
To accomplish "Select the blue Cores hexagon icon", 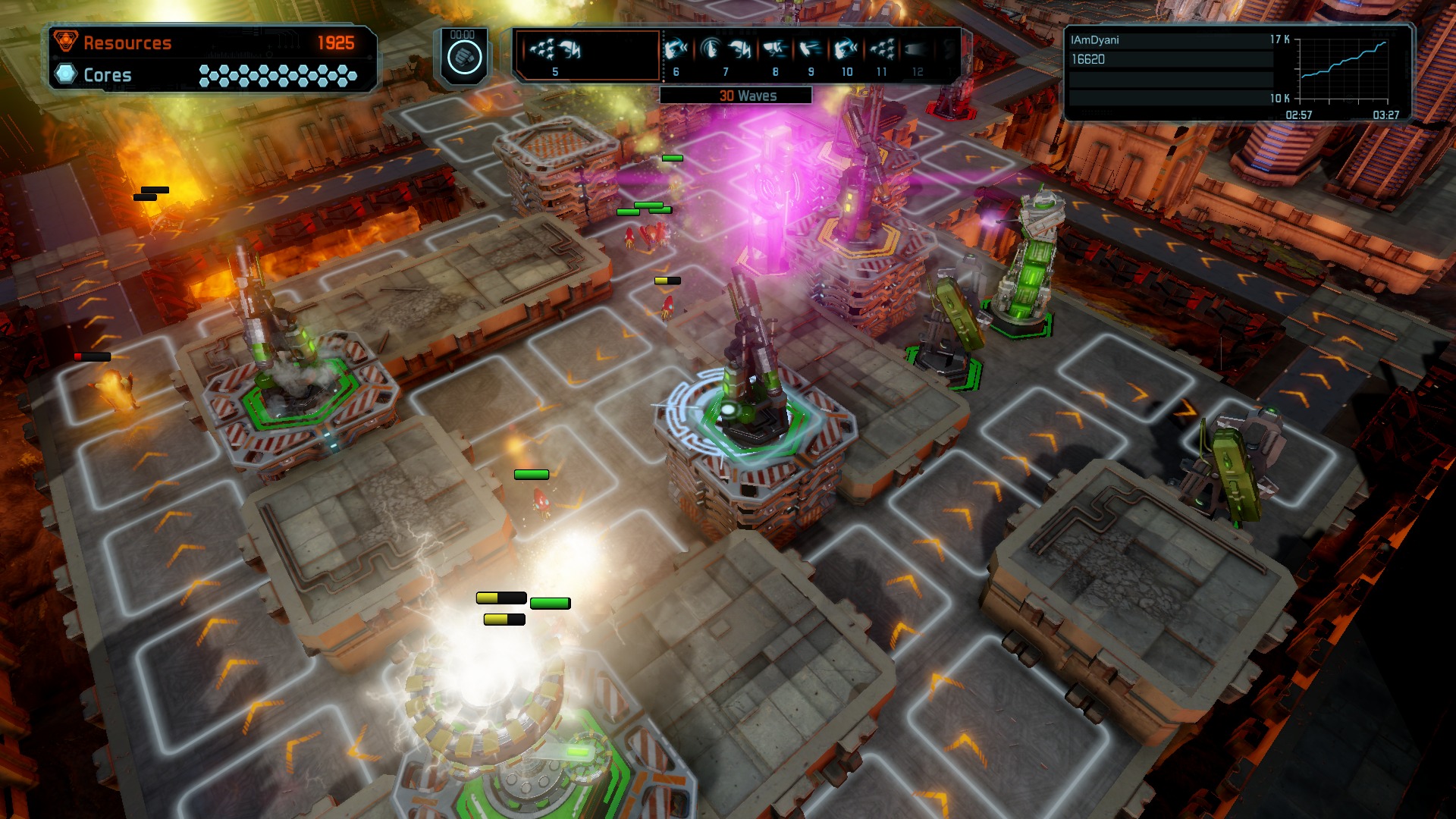I will [x=67, y=75].
